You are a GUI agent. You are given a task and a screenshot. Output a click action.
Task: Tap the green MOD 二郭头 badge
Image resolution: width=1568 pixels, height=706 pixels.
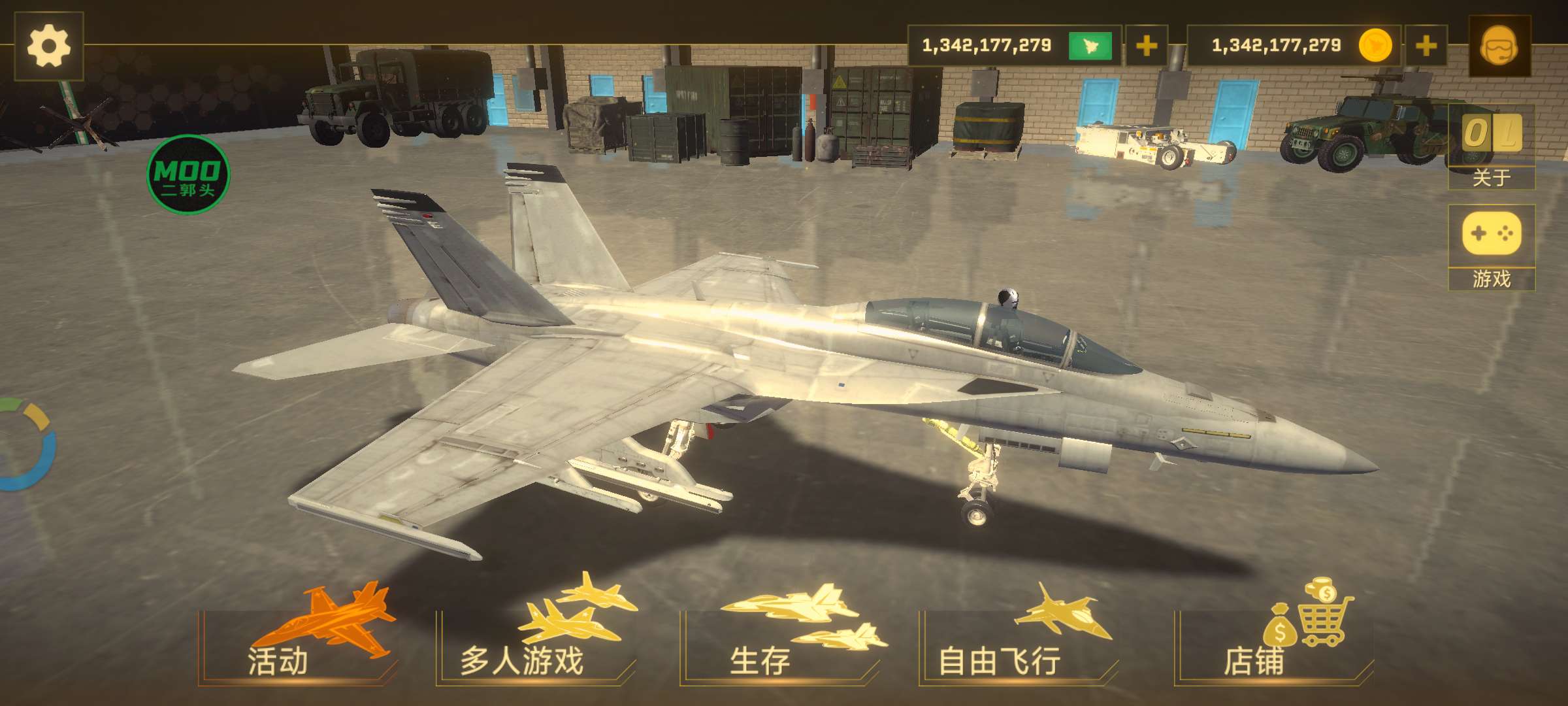188,175
